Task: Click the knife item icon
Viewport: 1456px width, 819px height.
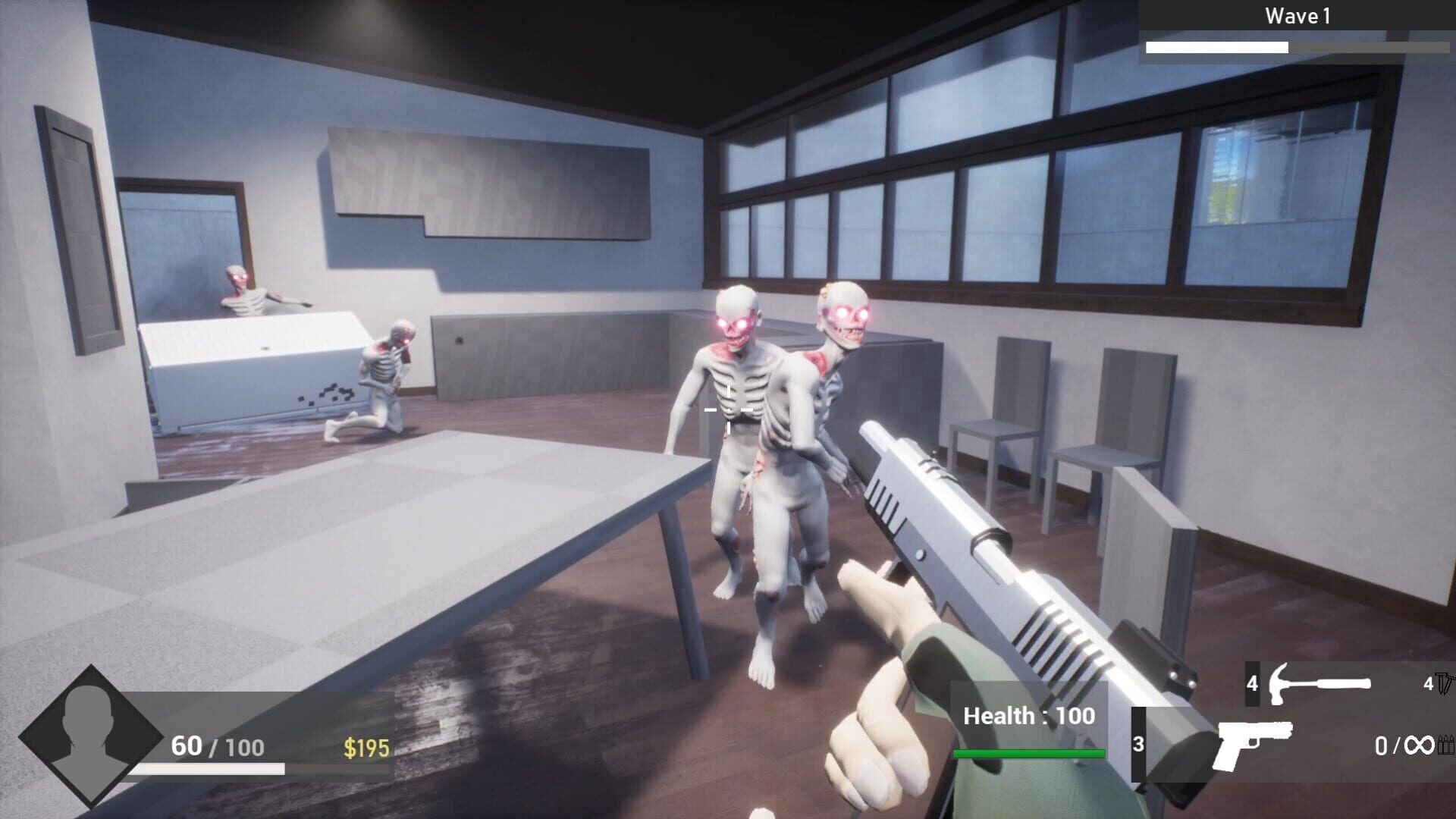Action: pyautogui.click(x=1443, y=682)
